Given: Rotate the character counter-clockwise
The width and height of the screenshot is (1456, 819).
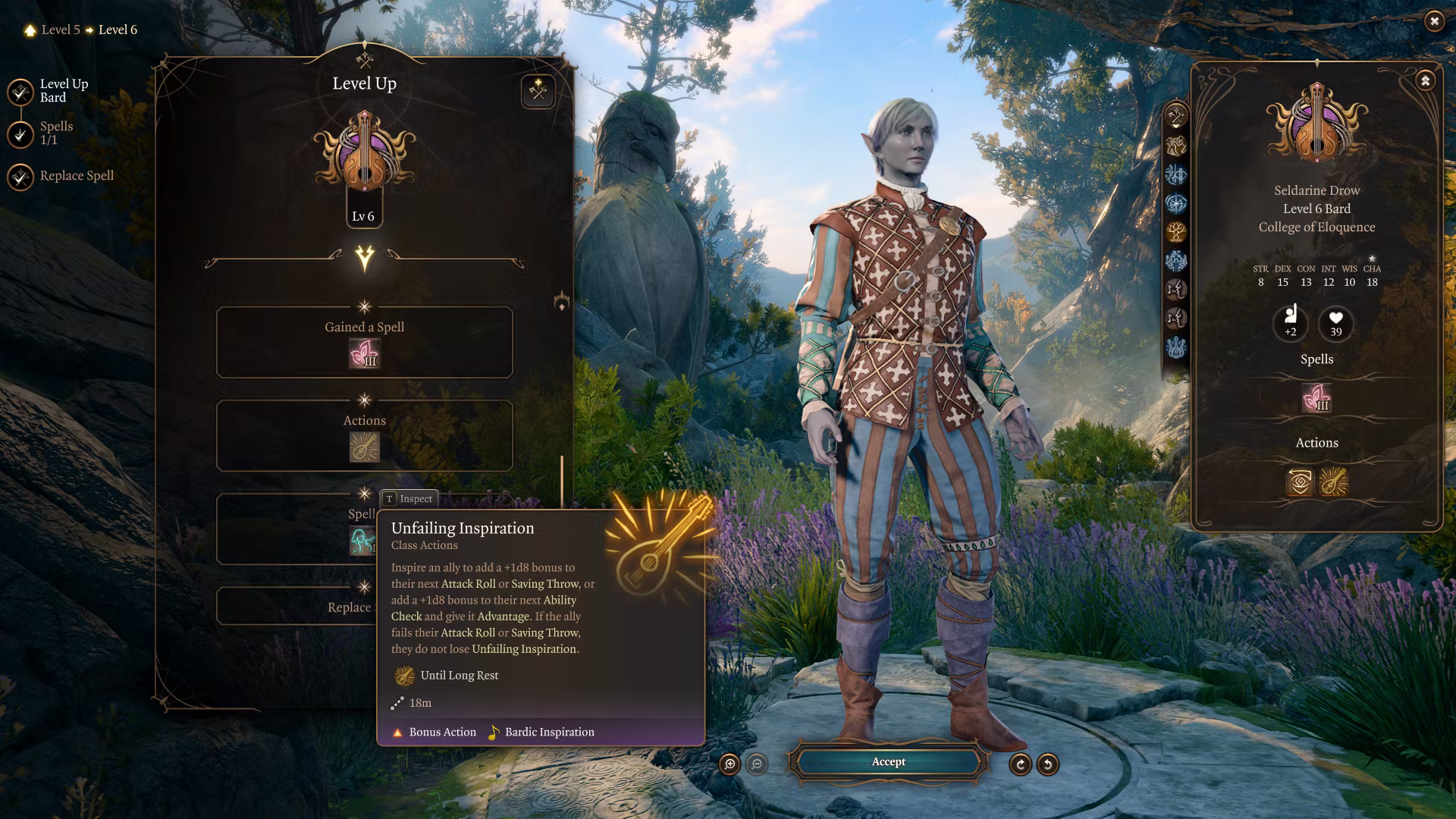Looking at the screenshot, I should tap(1047, 764).
